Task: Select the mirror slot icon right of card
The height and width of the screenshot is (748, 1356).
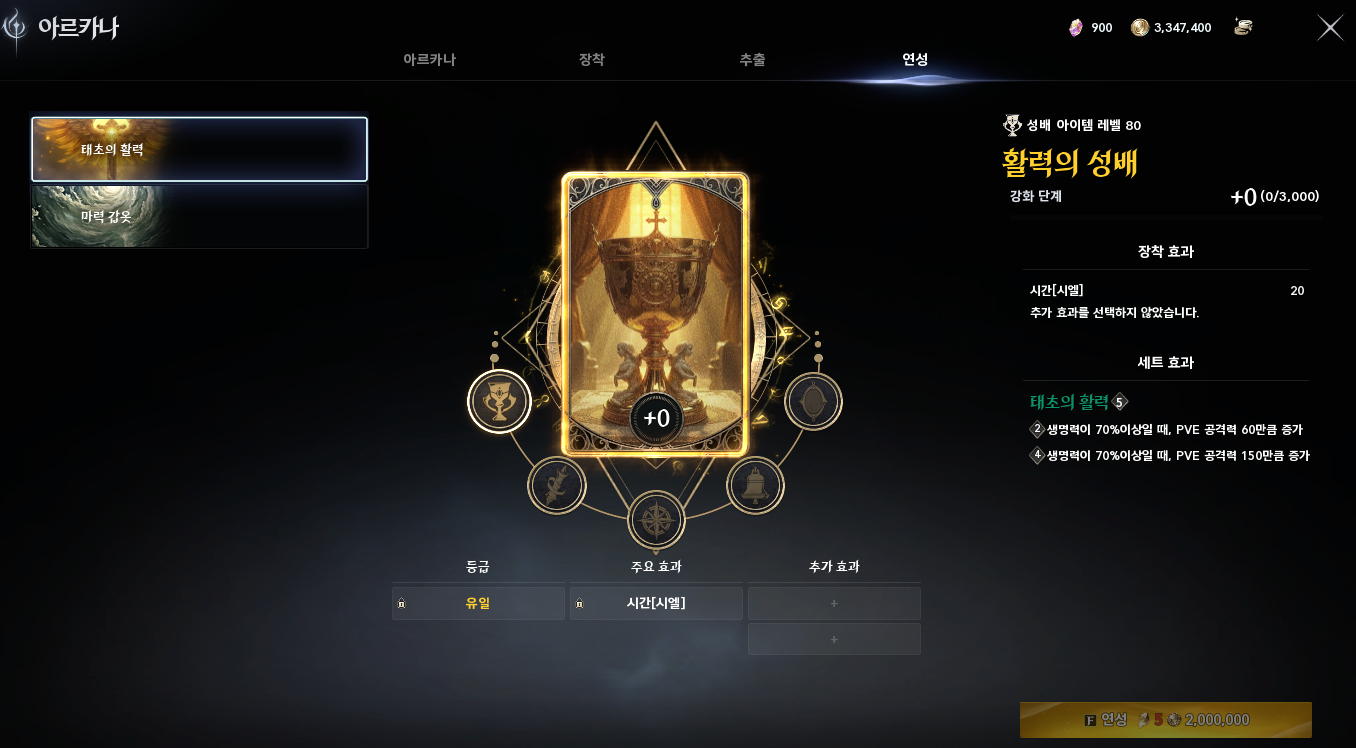Action: (812, 401)
